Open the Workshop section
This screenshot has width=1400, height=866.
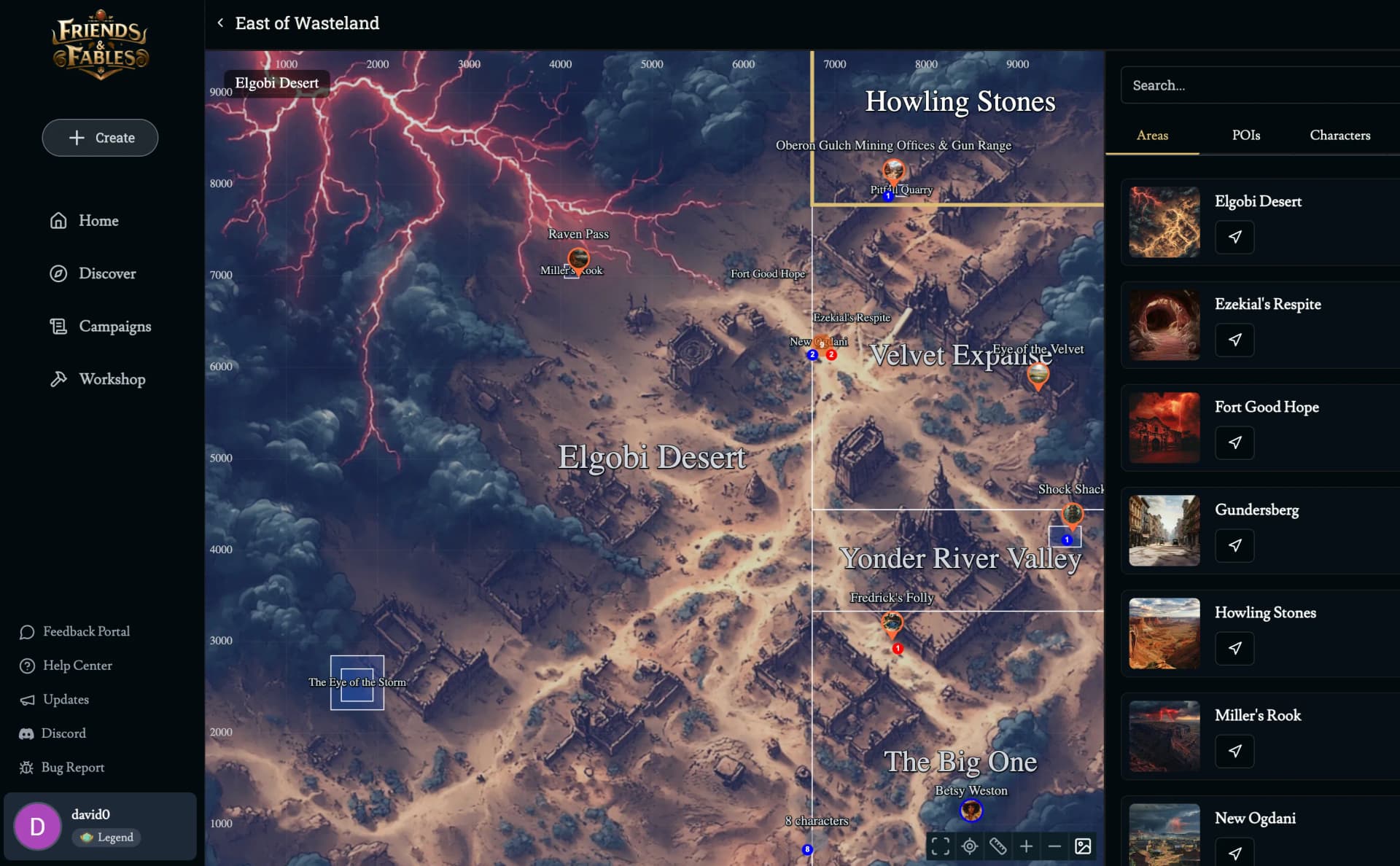point(112,379)
